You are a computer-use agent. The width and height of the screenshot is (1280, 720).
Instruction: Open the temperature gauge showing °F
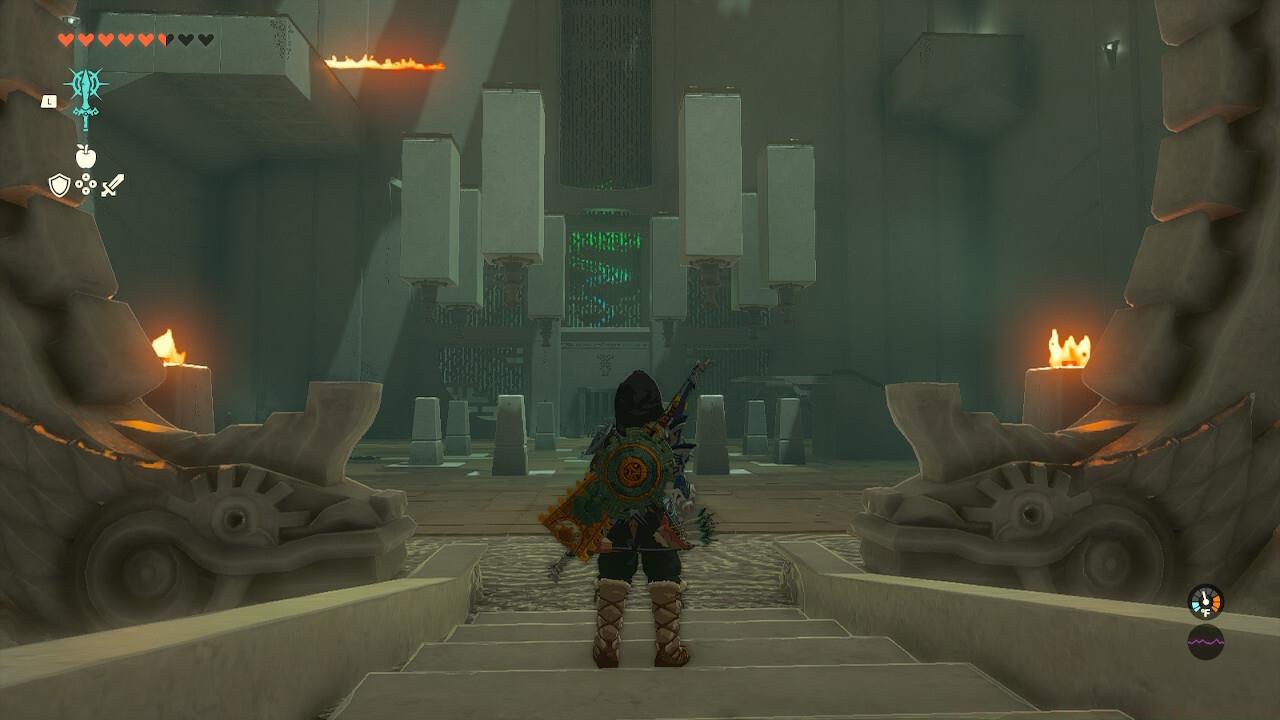[x=1204, y=602]
